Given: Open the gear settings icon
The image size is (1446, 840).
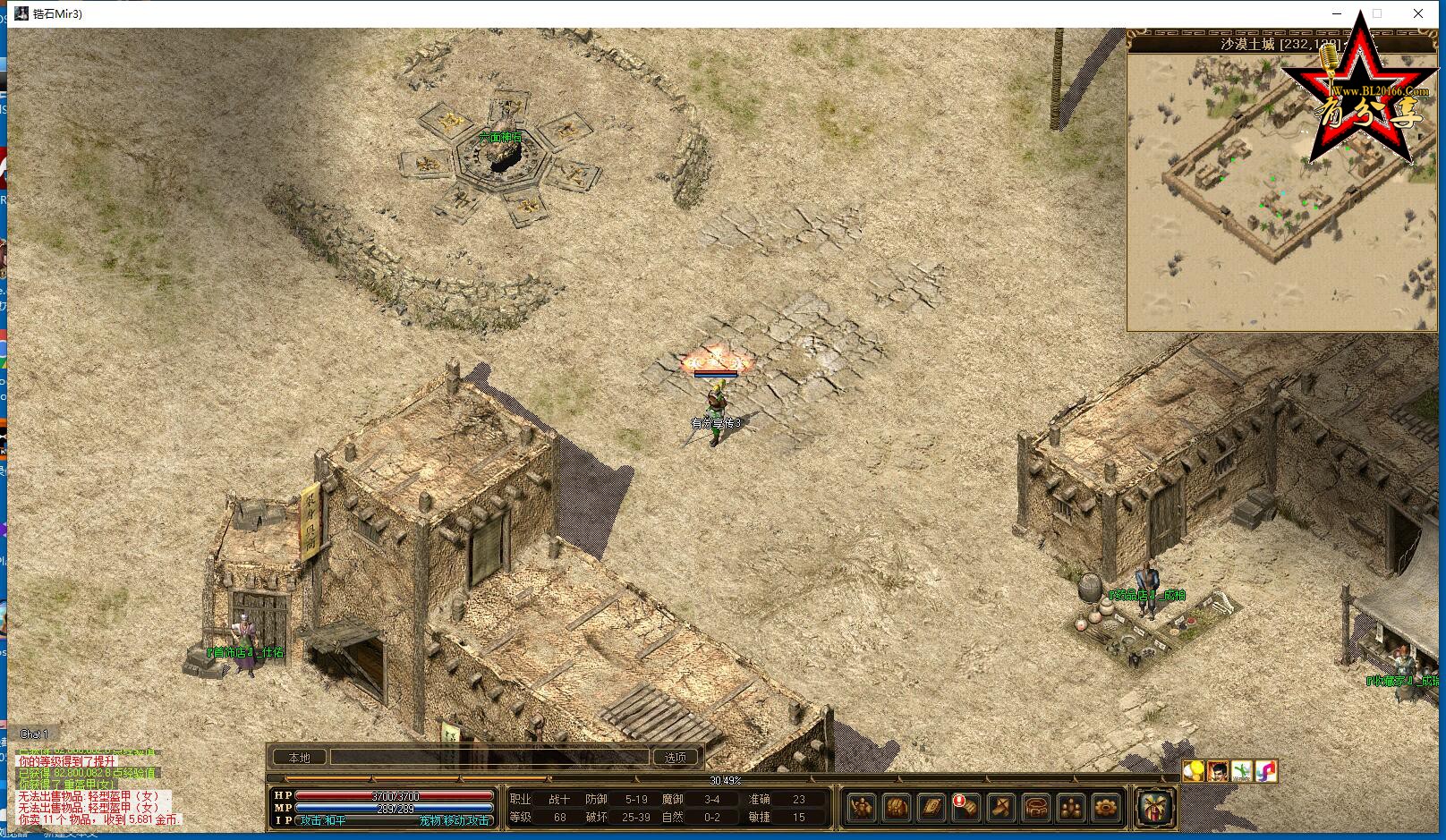Looking at the screenshot, I should (1106, 808).
